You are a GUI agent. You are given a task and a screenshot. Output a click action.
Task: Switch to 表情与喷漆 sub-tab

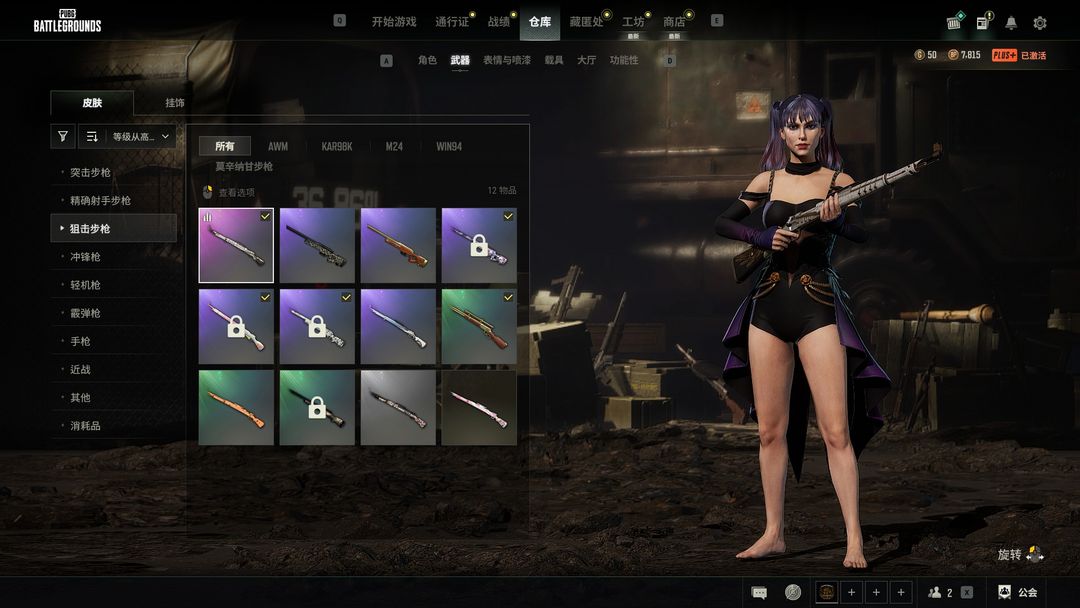505,60
